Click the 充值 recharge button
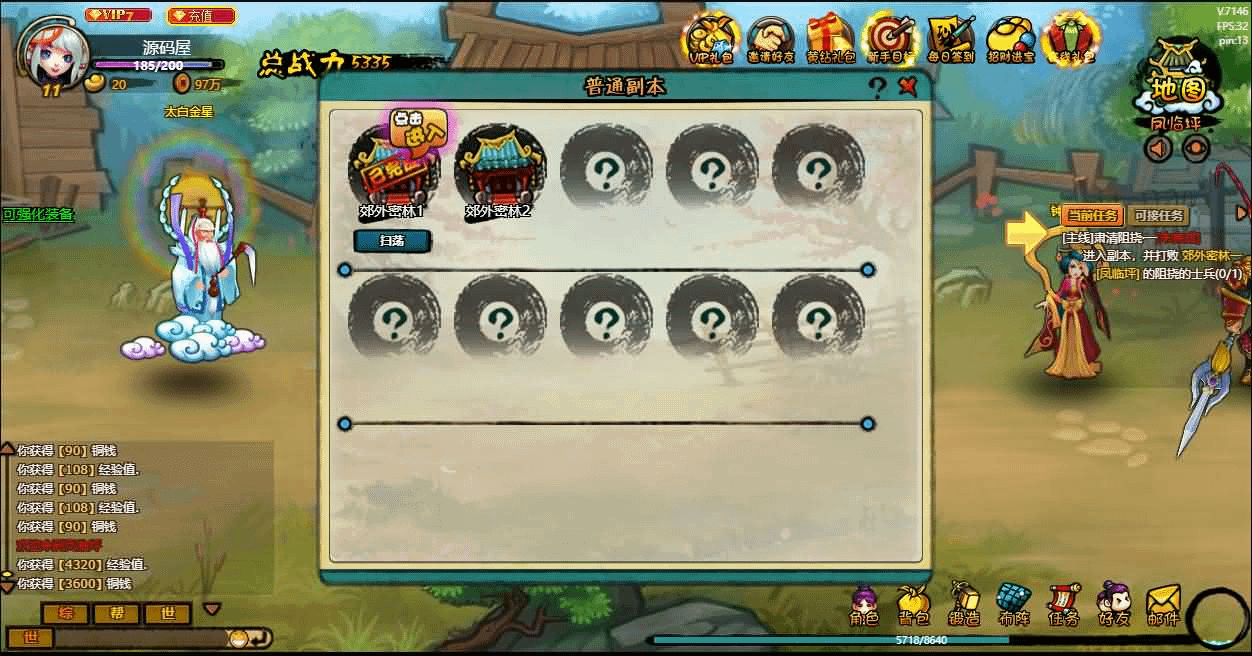 [201, 16]
